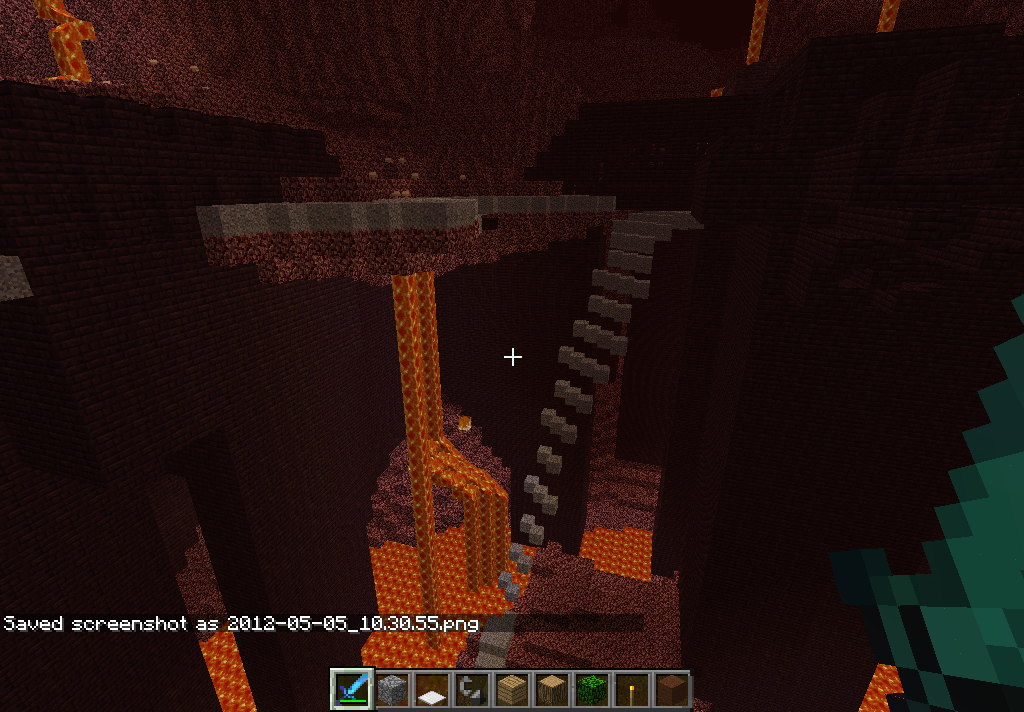The height and width of the screenshot is (712, 1024).
Task: Choose the green leaves block slot
Action: [x=592, y=690]
